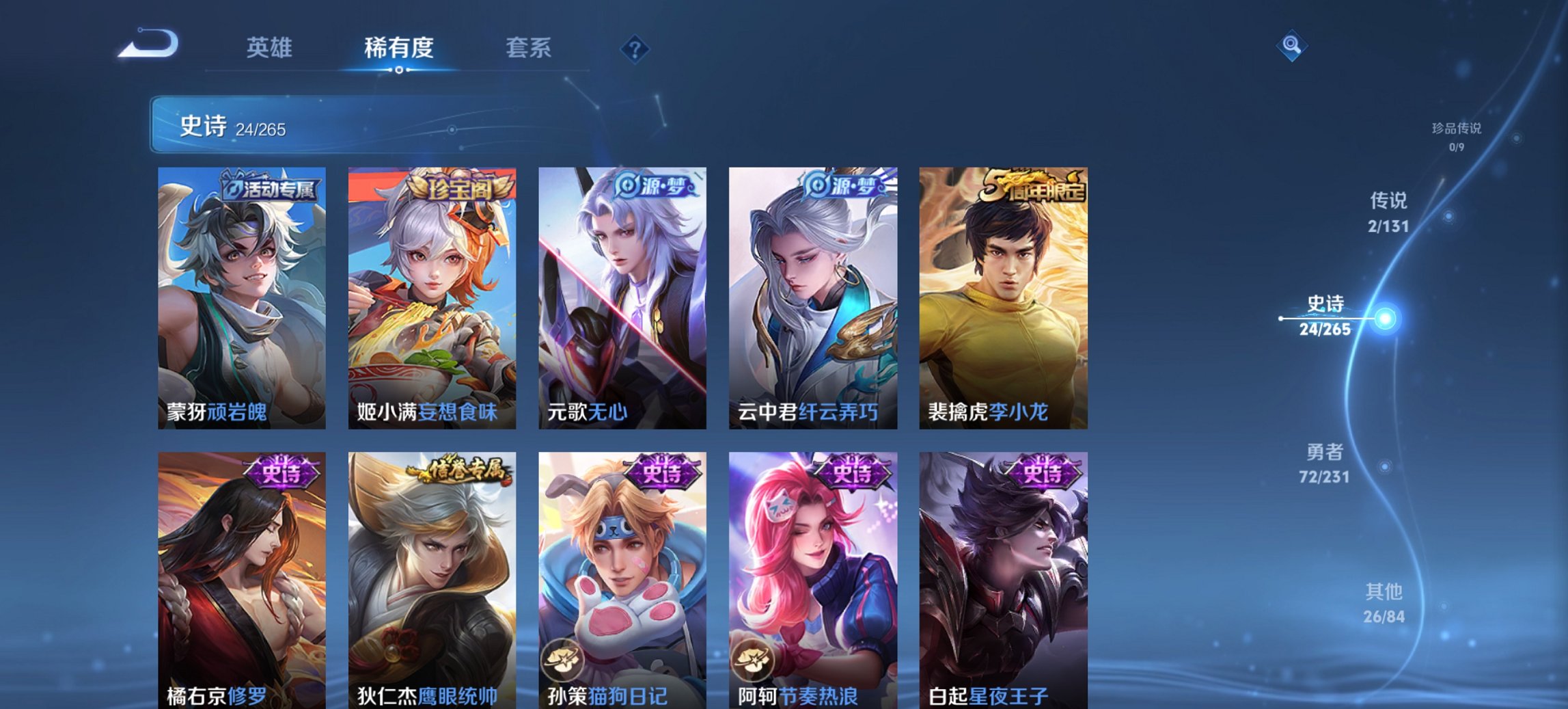
Task: Open the 套系 tab
Action: click(x=529, y=48)
